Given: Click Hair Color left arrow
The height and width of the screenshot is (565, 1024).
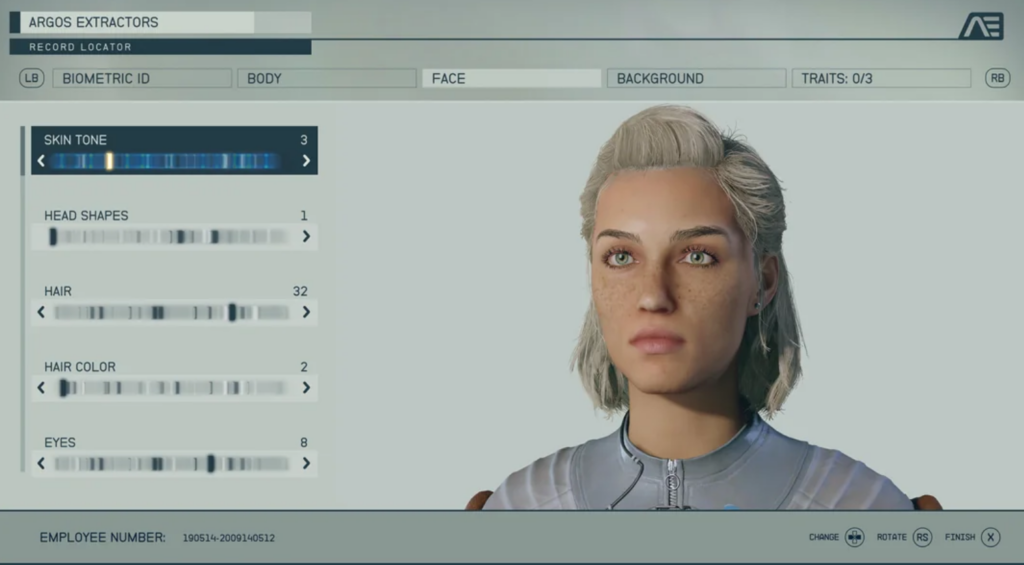Looking at the screenshot, I should (x=41, y=388).
